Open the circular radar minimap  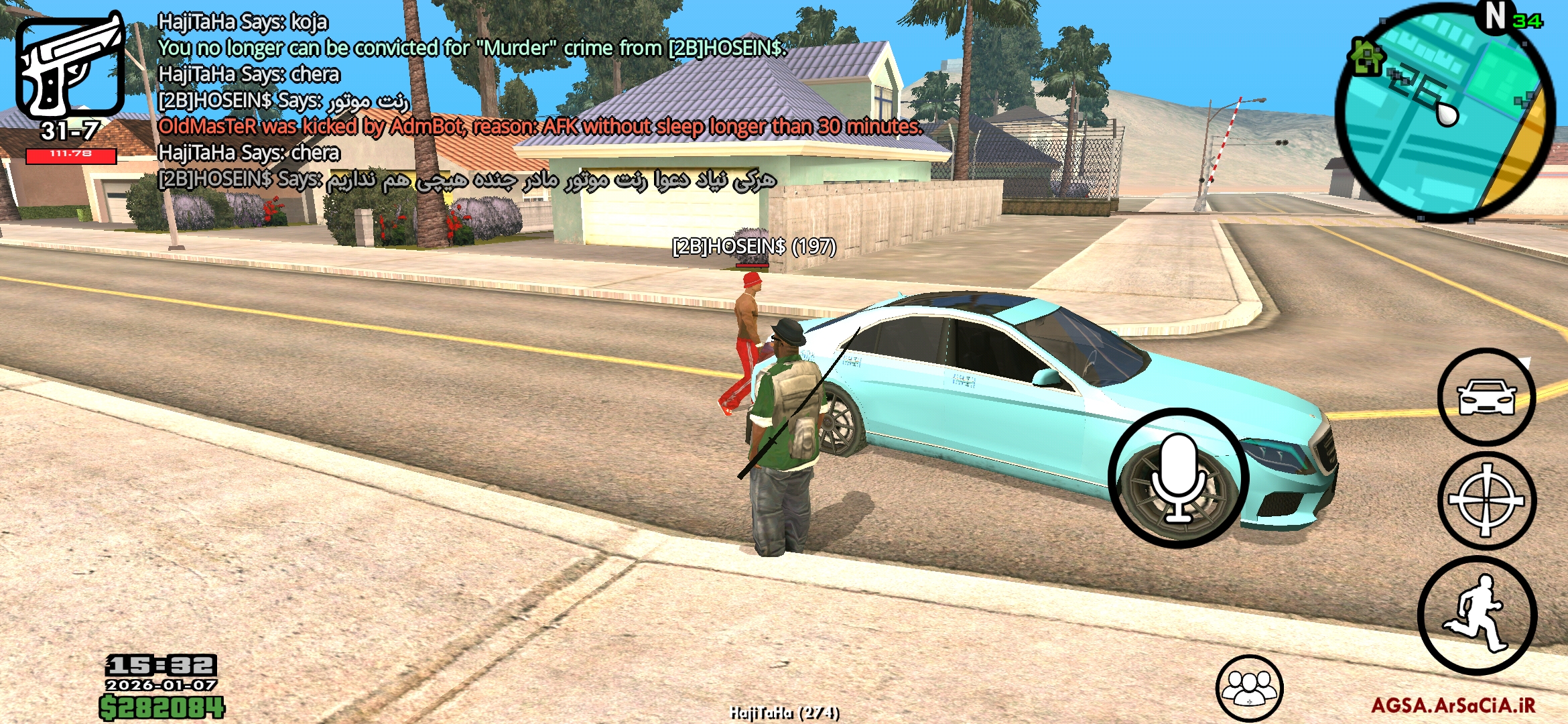pyautogui.click(x=1445, y=113)
